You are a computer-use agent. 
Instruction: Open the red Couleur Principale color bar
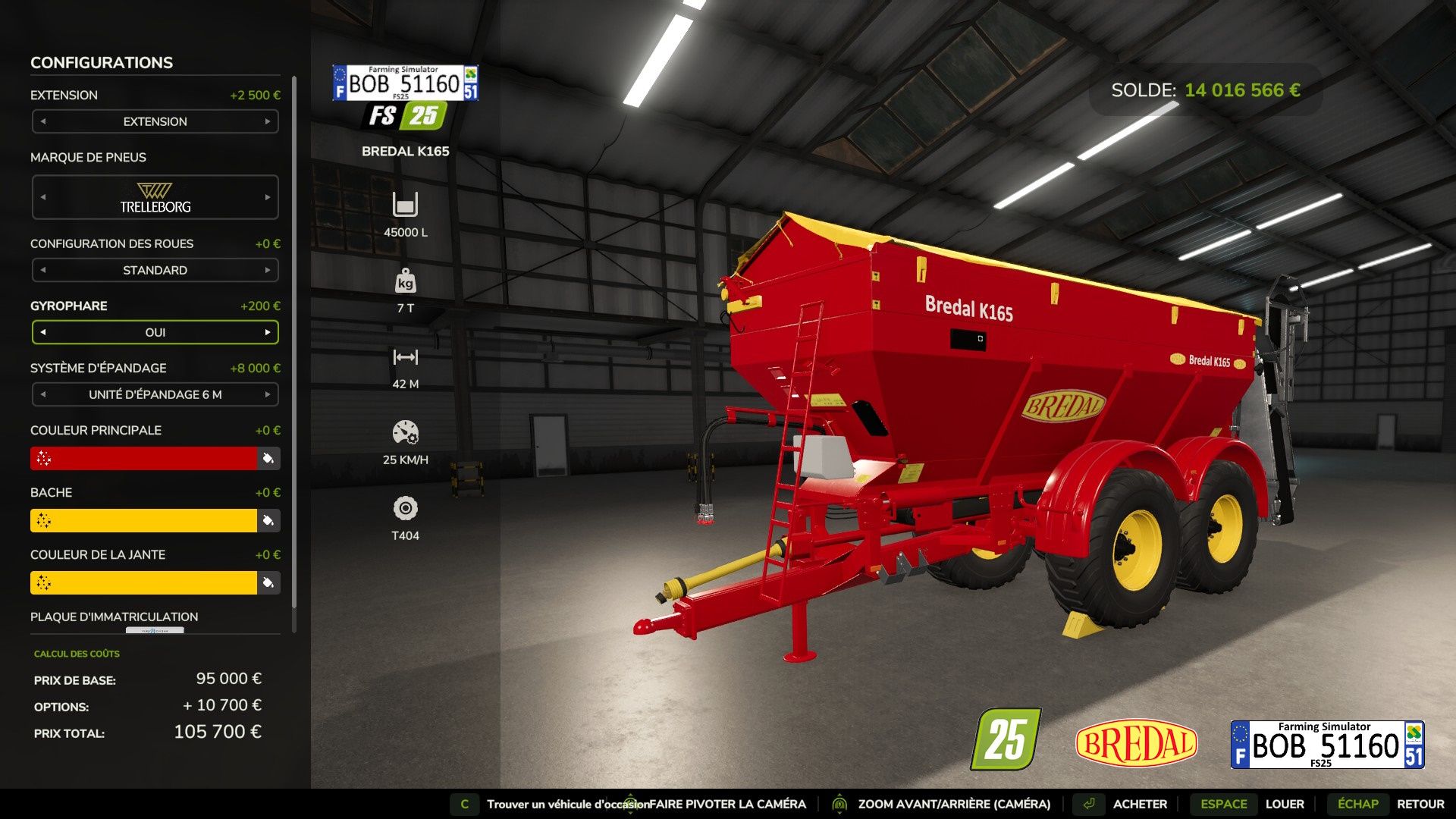pos(144,458)
